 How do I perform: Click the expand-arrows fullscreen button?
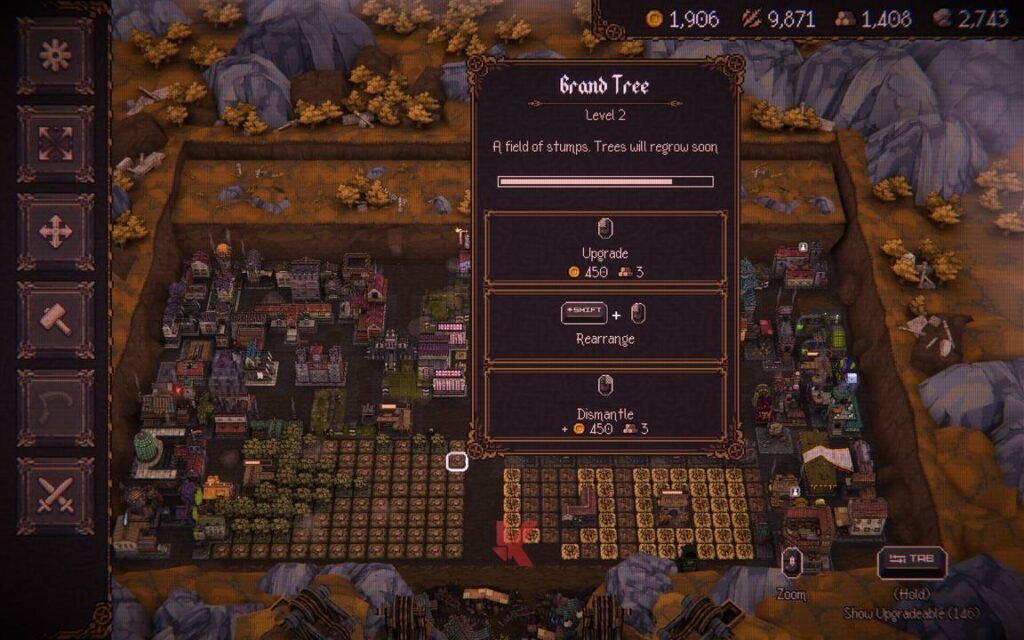point(56,144)
